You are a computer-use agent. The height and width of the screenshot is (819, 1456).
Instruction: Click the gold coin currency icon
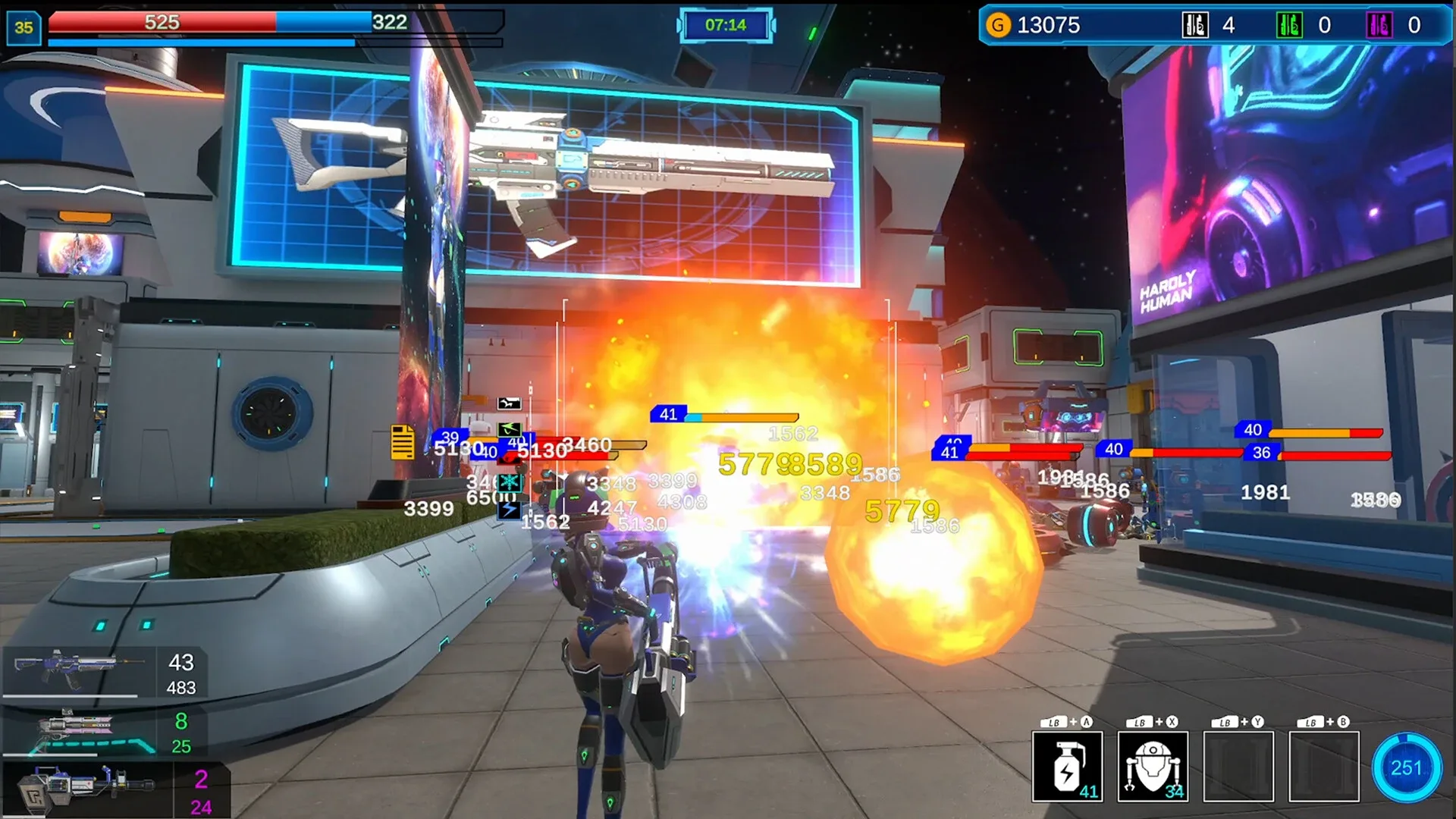coord(998,26)
